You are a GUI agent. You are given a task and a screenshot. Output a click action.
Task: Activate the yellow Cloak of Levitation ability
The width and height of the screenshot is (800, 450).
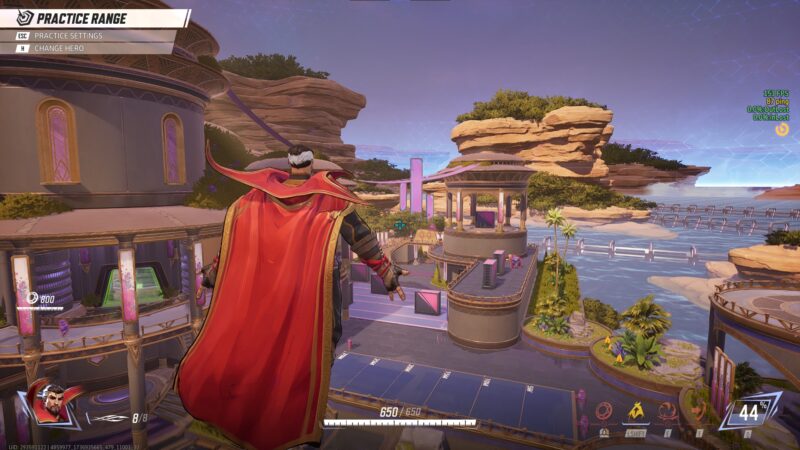(635, 410)
